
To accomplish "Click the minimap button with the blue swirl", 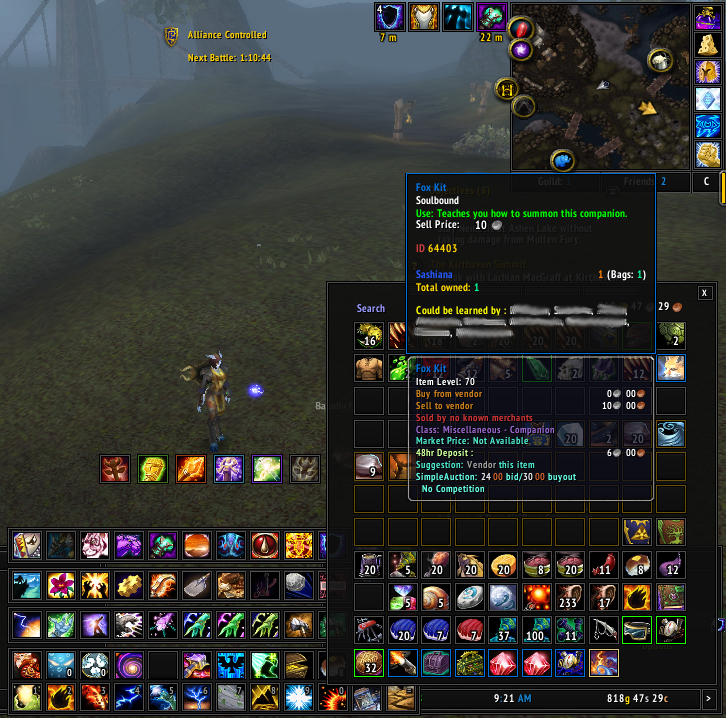I will (x=564, y=160).
